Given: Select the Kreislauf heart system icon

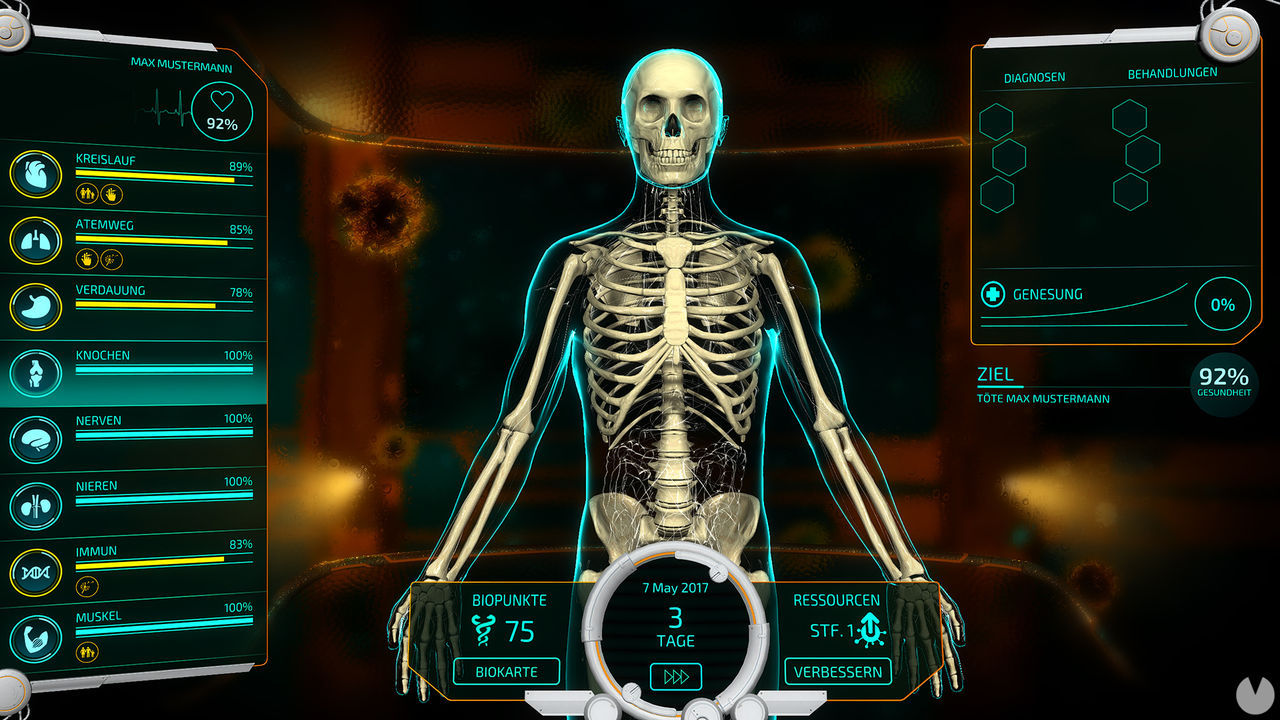Looking at the screenshot, I should (35, 175).
